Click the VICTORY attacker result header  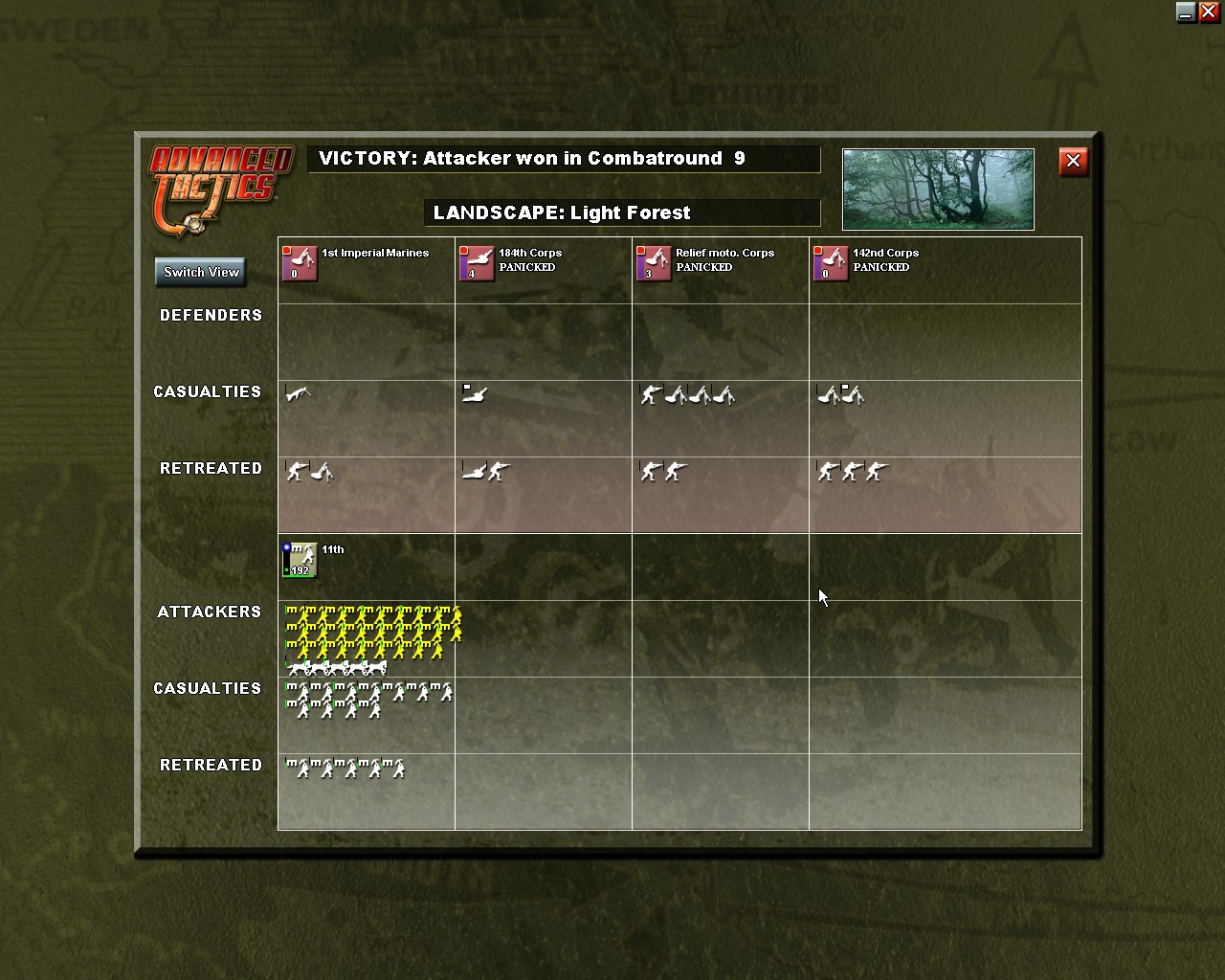pyautogui.click(x=564, y=159)
